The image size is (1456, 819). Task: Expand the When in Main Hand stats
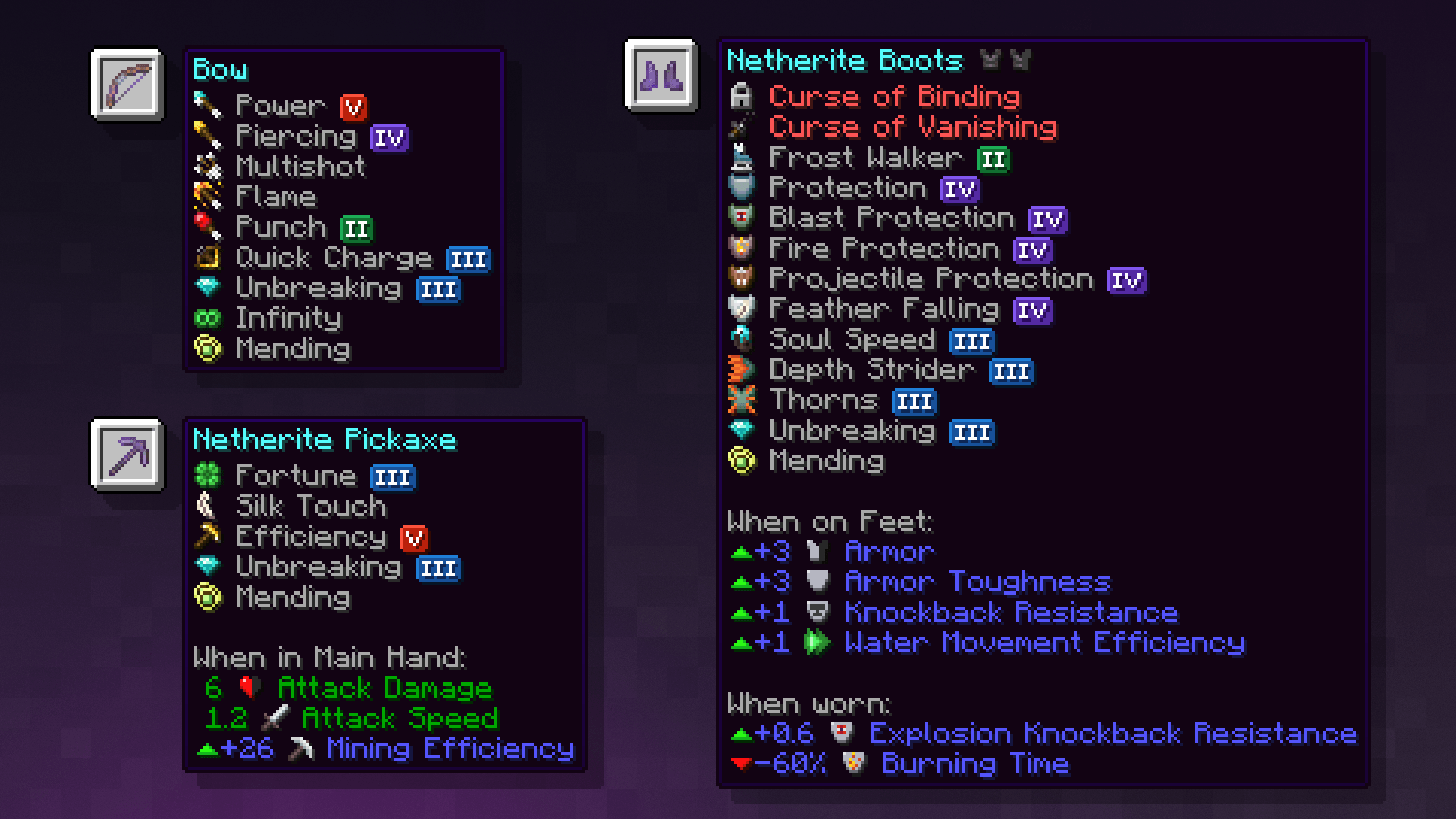point(330,657)
